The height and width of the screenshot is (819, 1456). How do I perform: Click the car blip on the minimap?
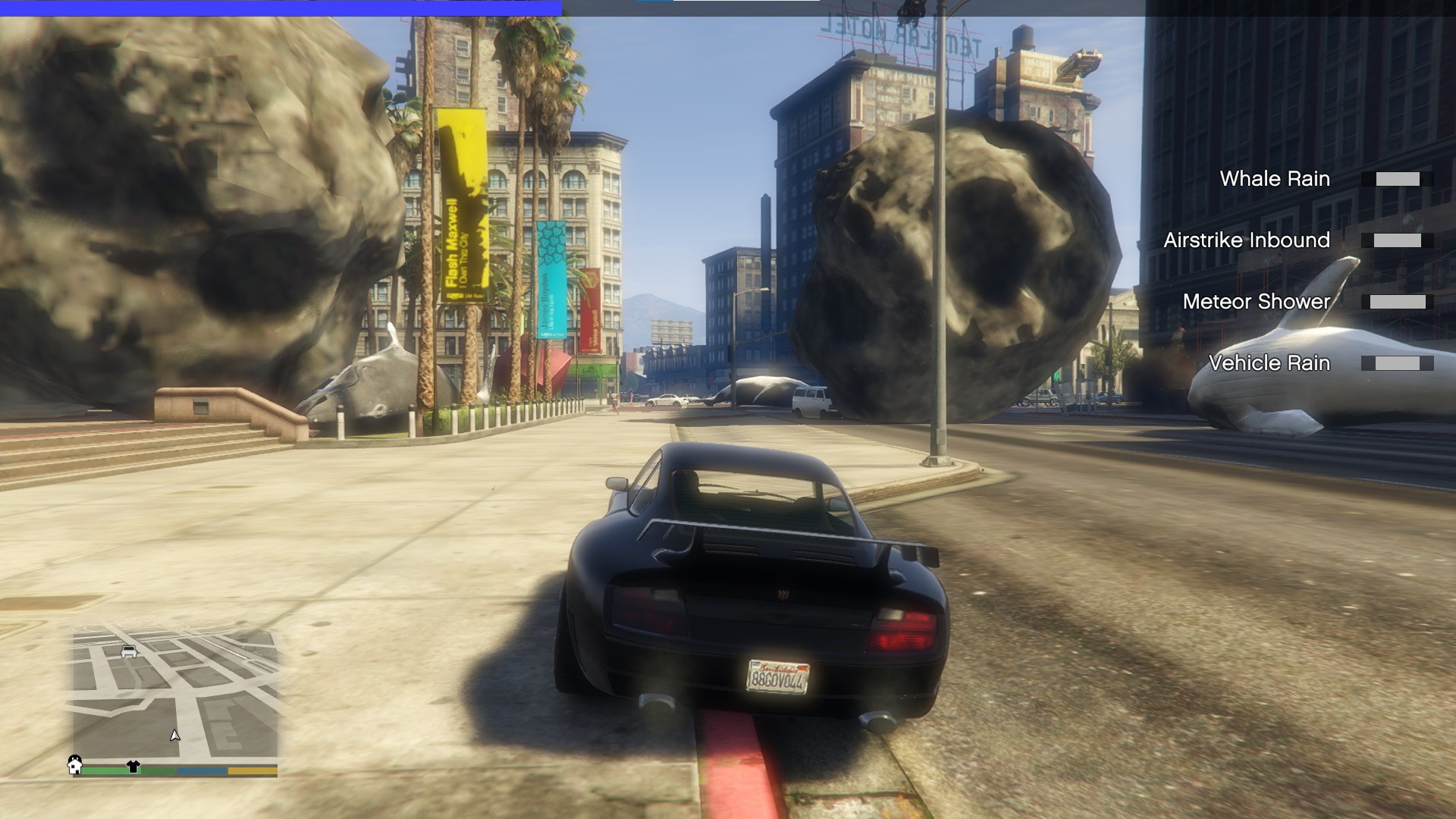pyautogui.click(x=129, y=651)
